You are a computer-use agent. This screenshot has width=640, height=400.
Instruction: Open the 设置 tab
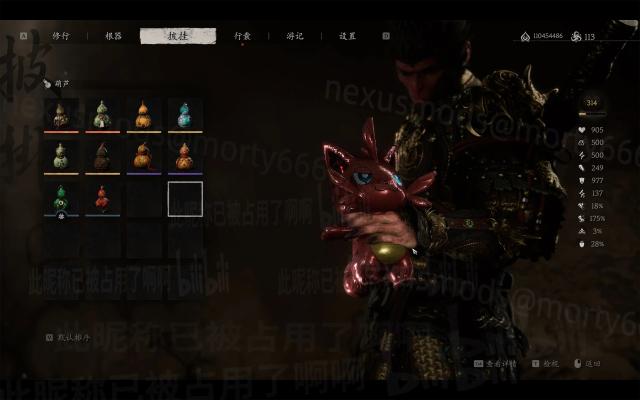(x=347, y=36)
